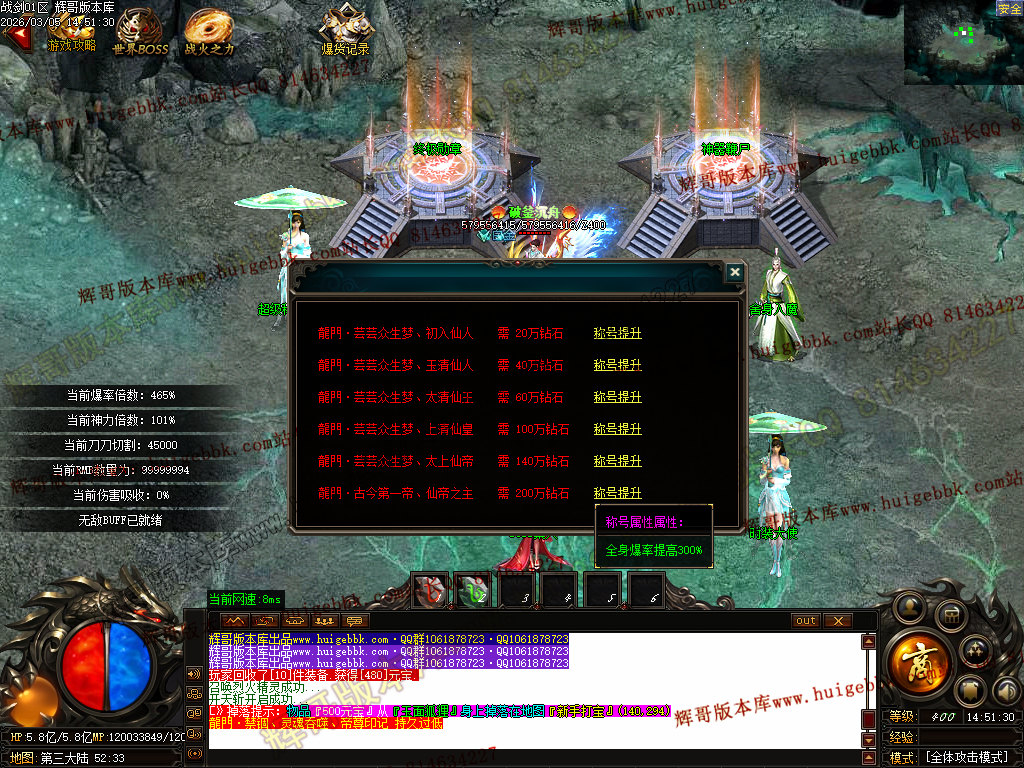Use the first hotbar skill slot
1024x768 pixels.
point(431,591)
